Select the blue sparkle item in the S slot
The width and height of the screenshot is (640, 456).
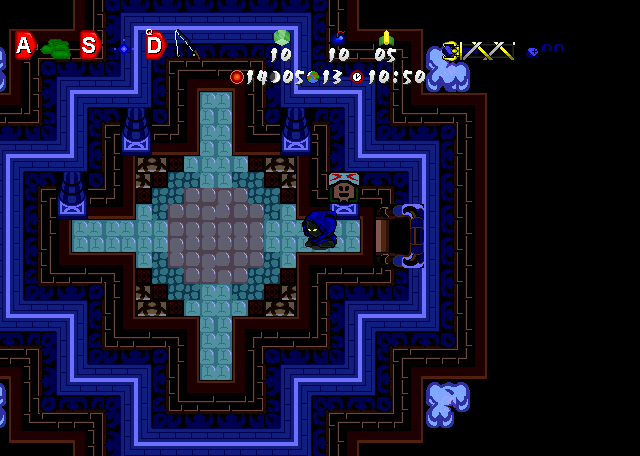point(123,47)
